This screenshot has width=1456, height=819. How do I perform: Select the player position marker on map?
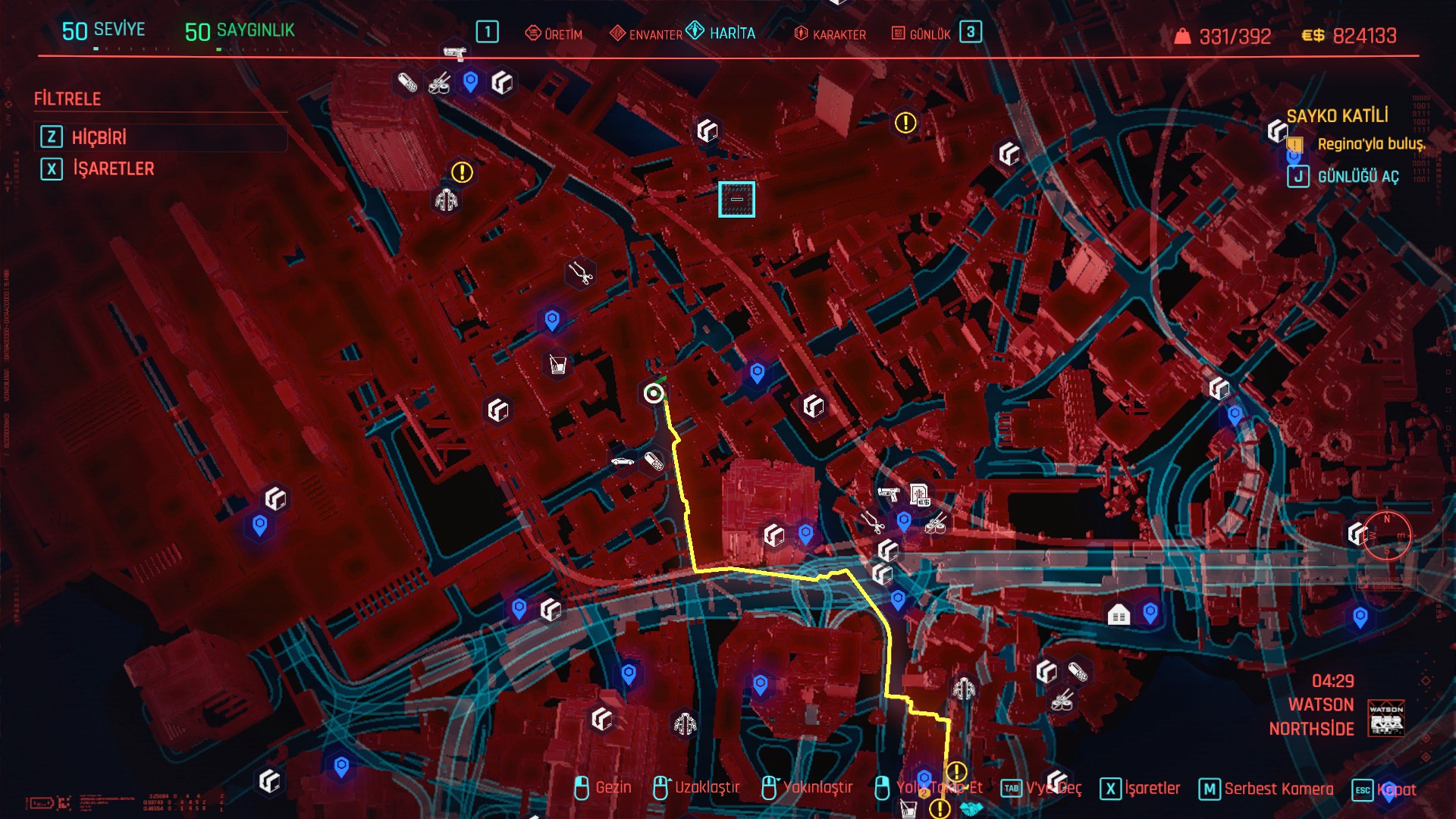pos(654,393)
